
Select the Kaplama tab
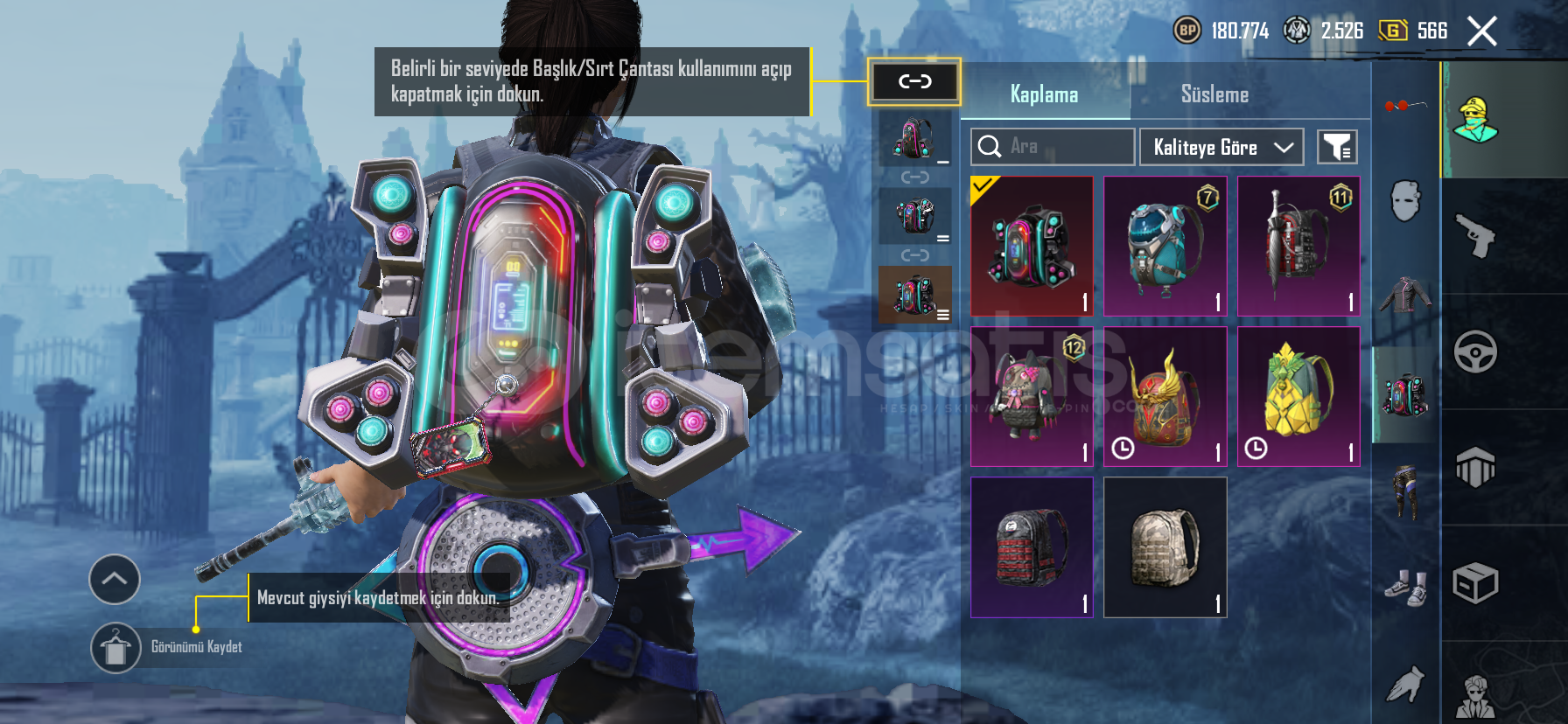(1044, 94)
